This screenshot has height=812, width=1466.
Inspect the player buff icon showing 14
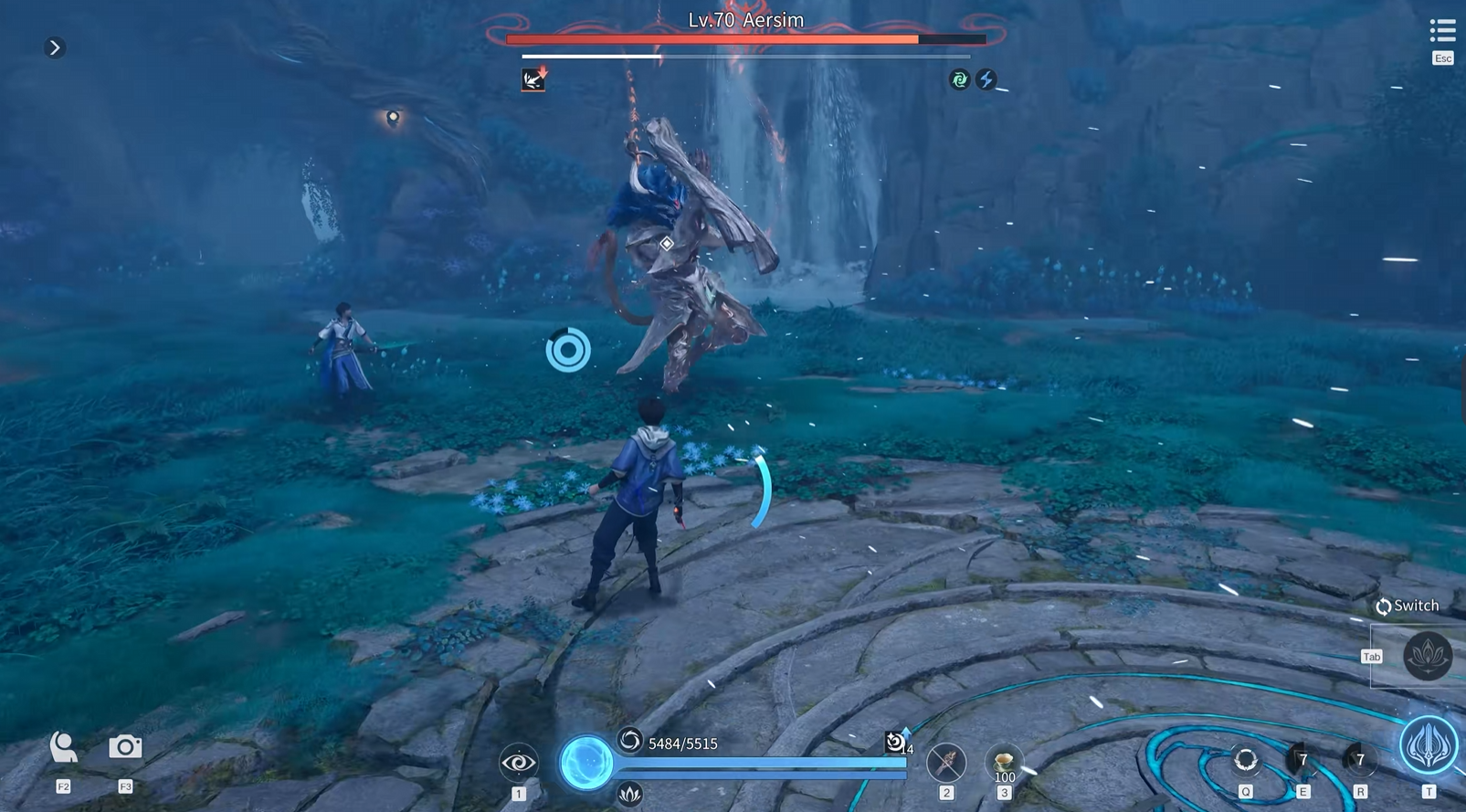click(x=897, y=742)
